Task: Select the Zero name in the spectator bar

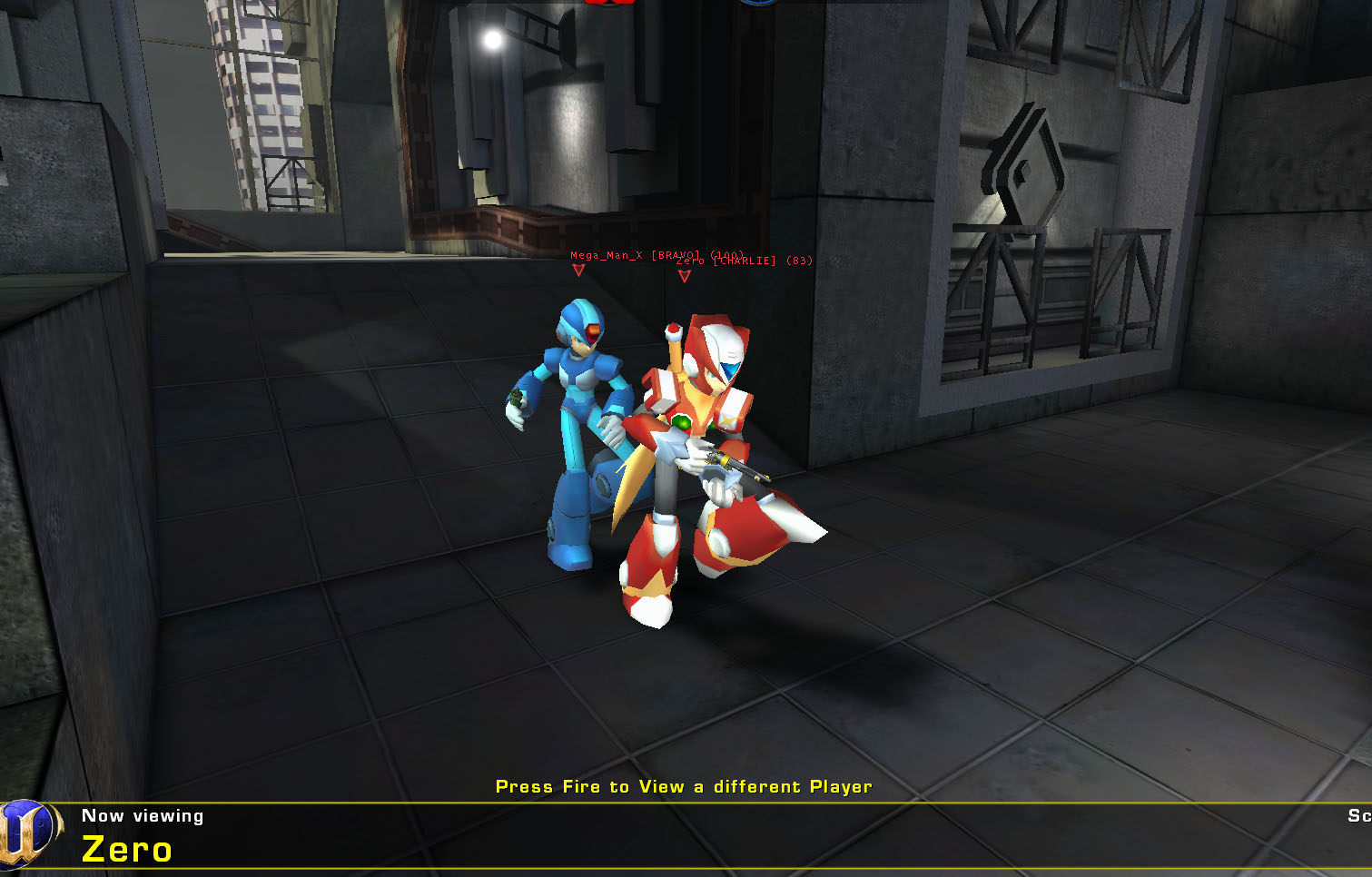Action: [x=125, y=851]
